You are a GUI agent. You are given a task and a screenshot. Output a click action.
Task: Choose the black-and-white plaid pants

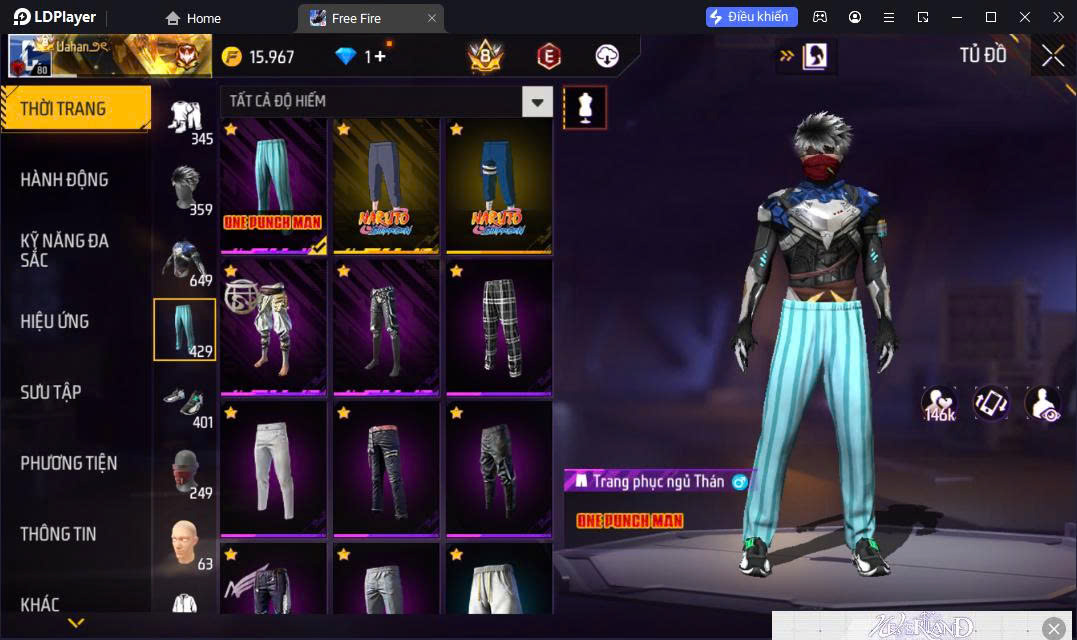tap(499, 327)
